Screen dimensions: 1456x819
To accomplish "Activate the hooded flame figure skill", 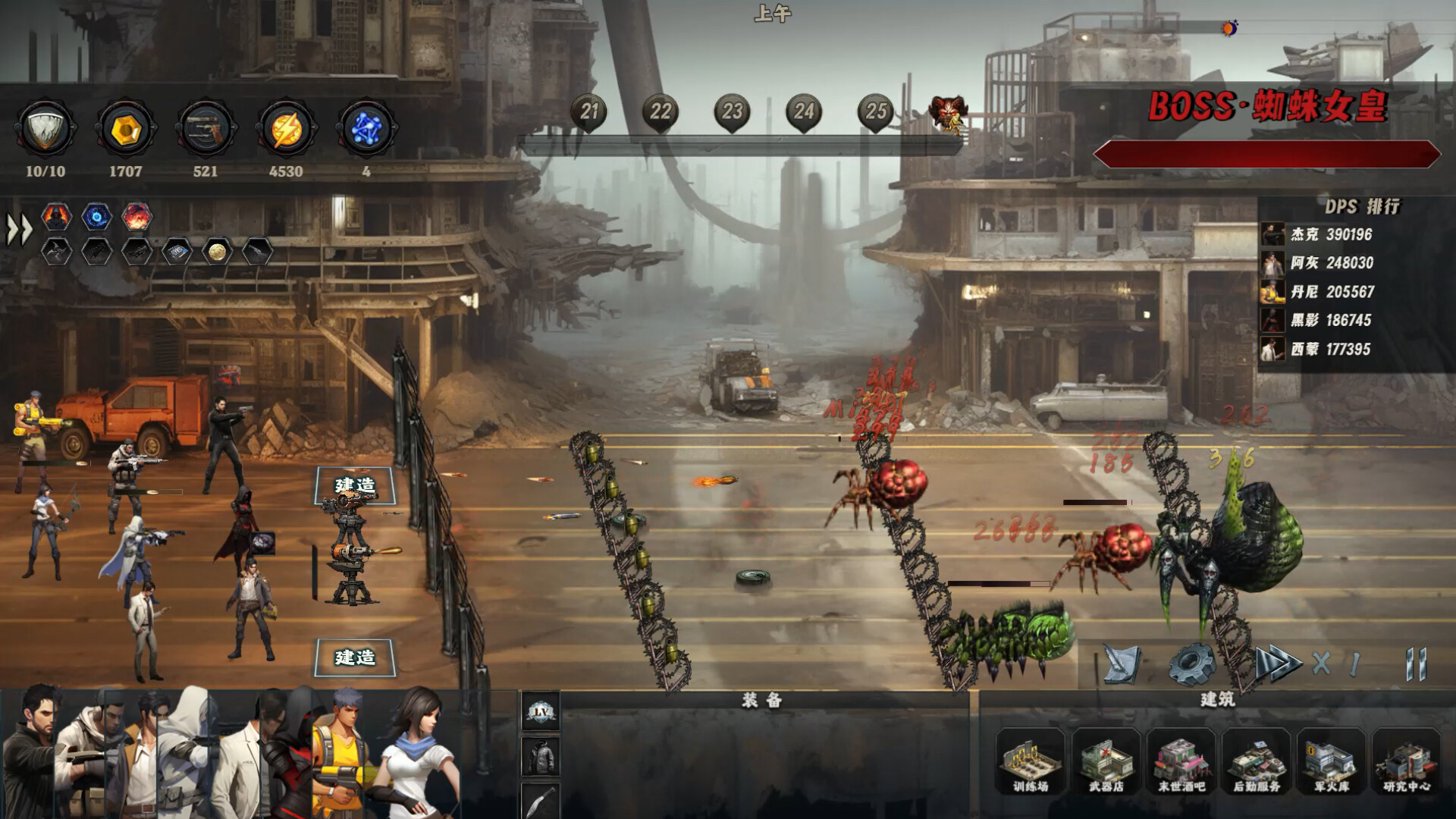I will (56, 217).
